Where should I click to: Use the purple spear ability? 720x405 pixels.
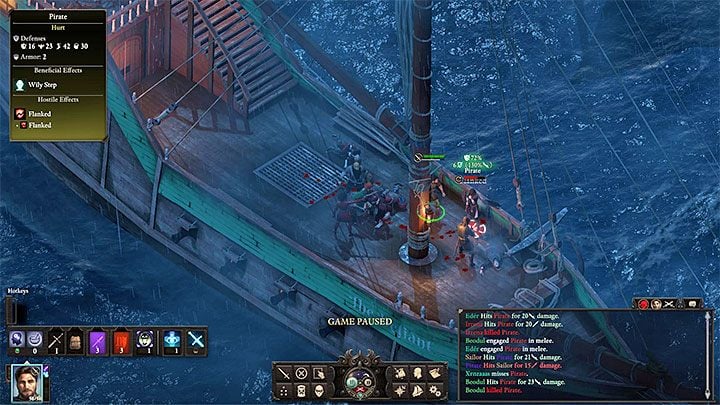(99, 339)
